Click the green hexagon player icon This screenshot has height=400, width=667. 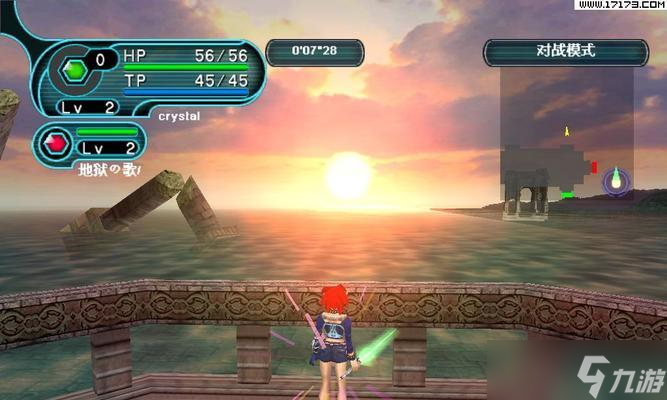point(75,69)
